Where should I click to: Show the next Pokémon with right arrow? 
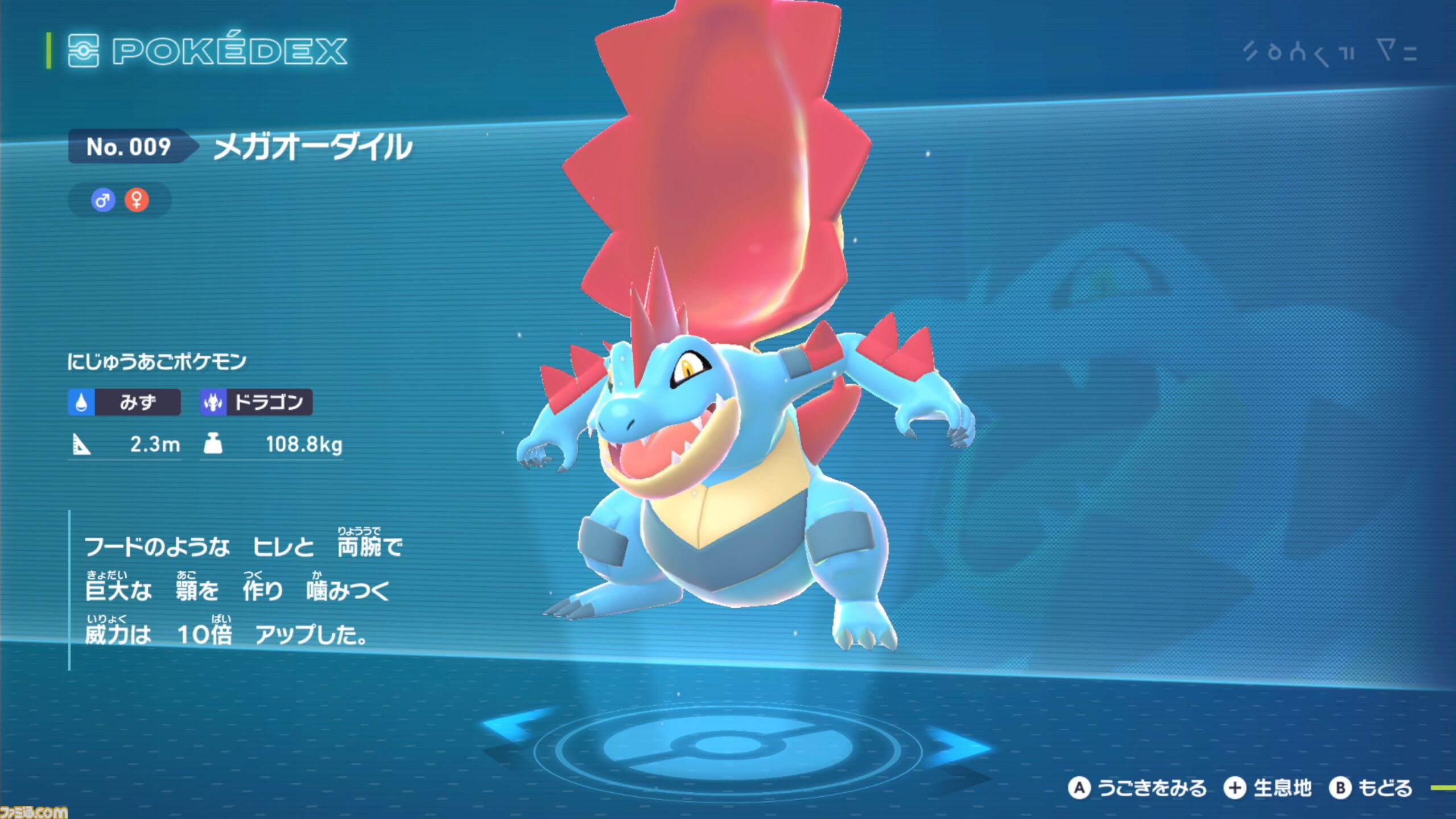962,745
